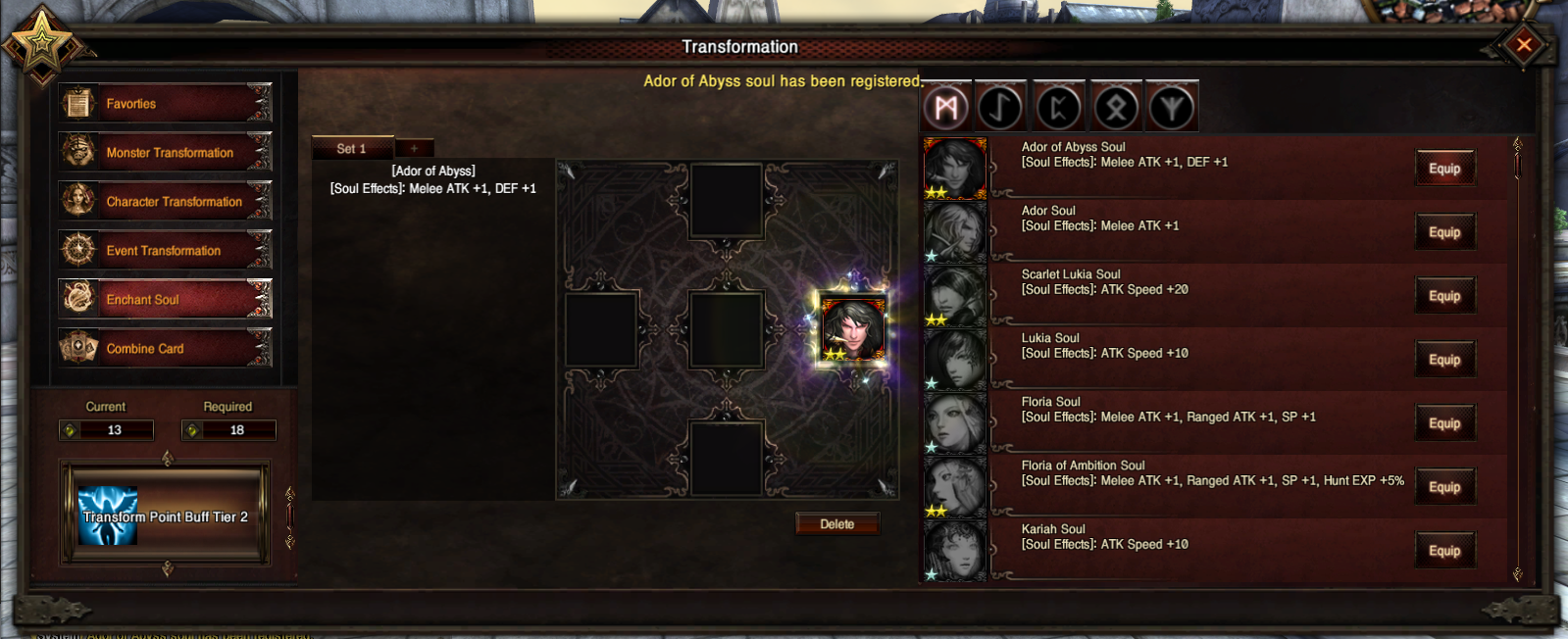Open the Enchant Soul section
Image resolution: width=1568 pixels, height=639 pixels.
(164, 299)
